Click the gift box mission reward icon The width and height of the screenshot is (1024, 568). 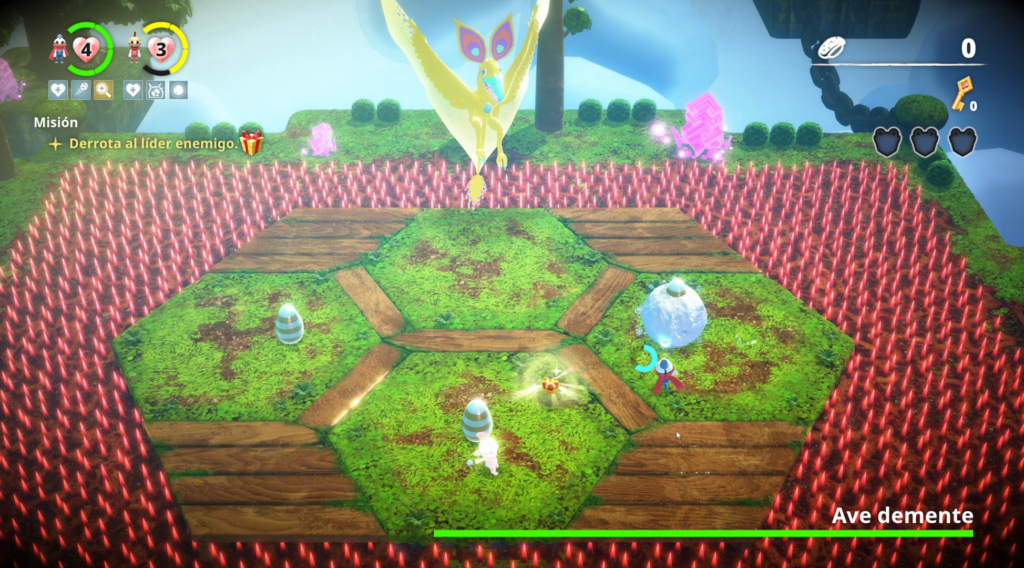[x=251, y=143]
